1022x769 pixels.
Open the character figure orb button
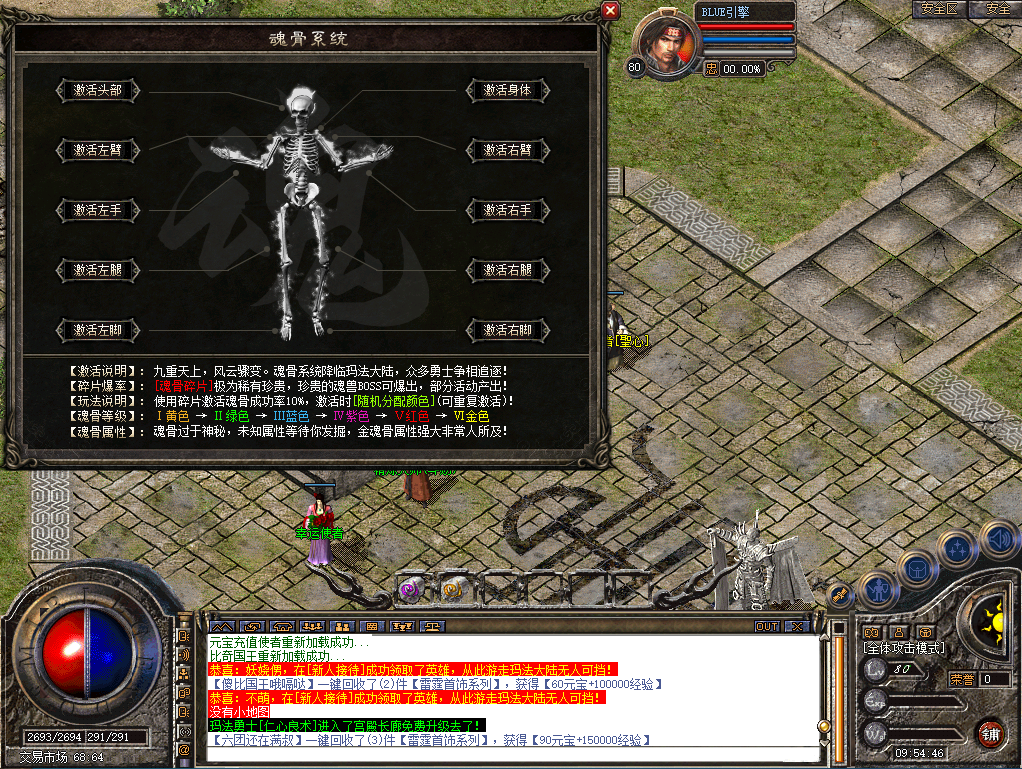click(x=877, y=590)
